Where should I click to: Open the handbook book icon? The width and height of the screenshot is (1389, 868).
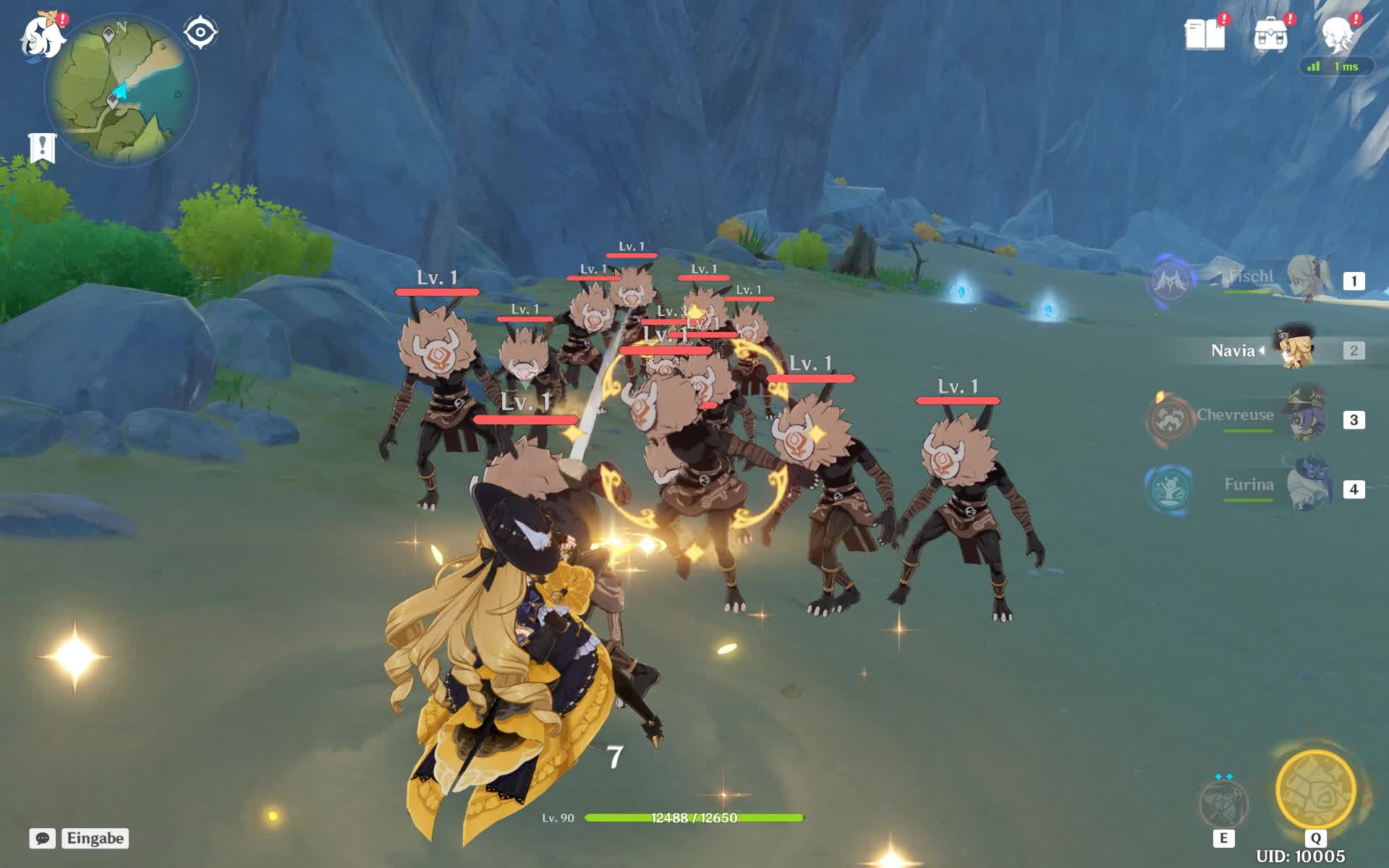tap(1205, 34)
